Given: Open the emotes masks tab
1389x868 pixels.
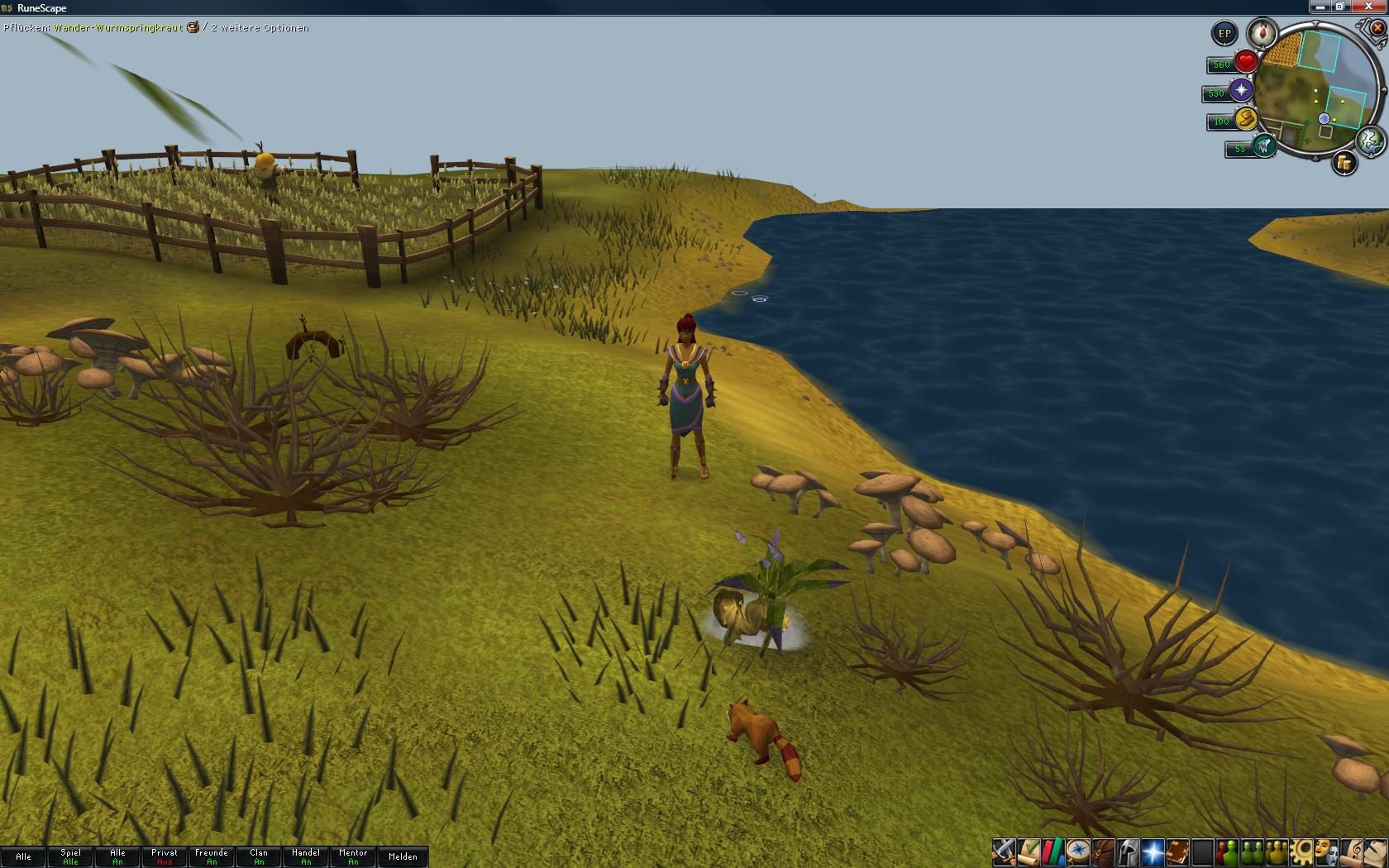Looking at the screenshot, I should pos(1327,851).
